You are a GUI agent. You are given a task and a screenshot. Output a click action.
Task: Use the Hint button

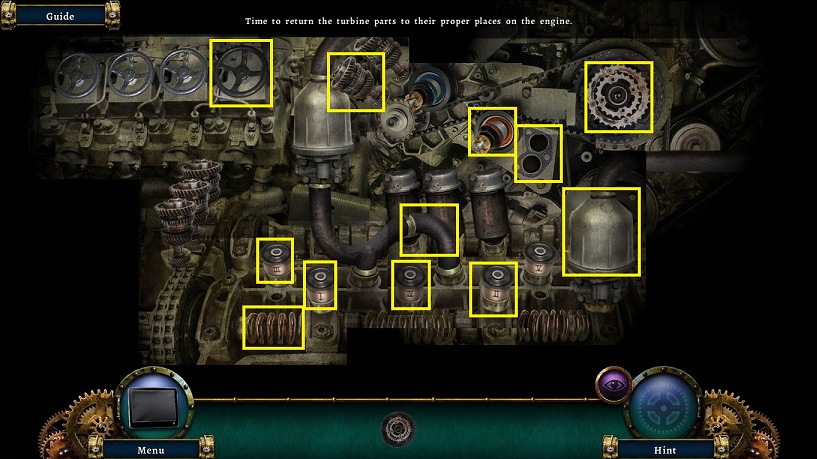tap(667, 450)
